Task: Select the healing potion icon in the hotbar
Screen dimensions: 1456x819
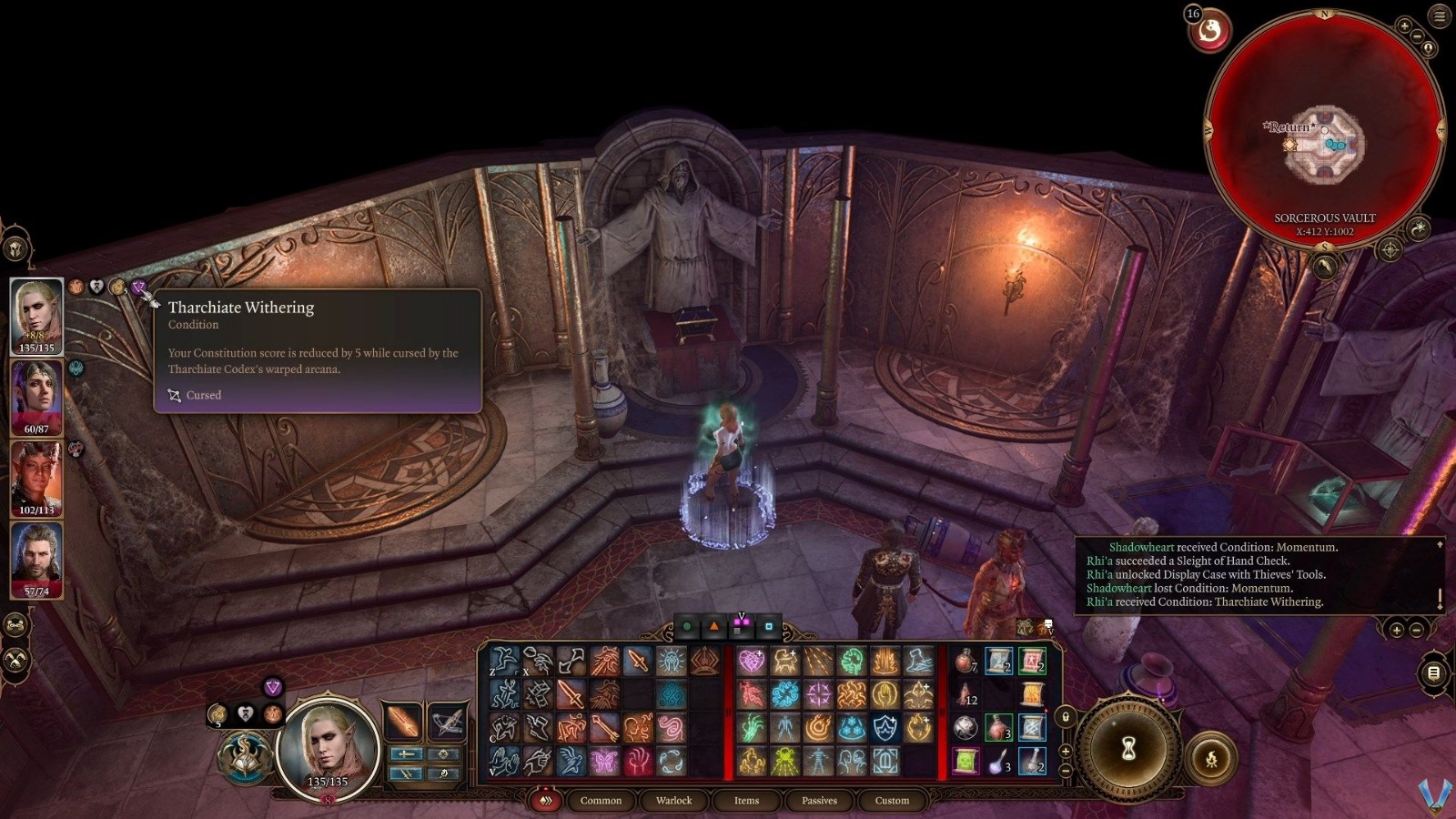Action: coord(963,662)
